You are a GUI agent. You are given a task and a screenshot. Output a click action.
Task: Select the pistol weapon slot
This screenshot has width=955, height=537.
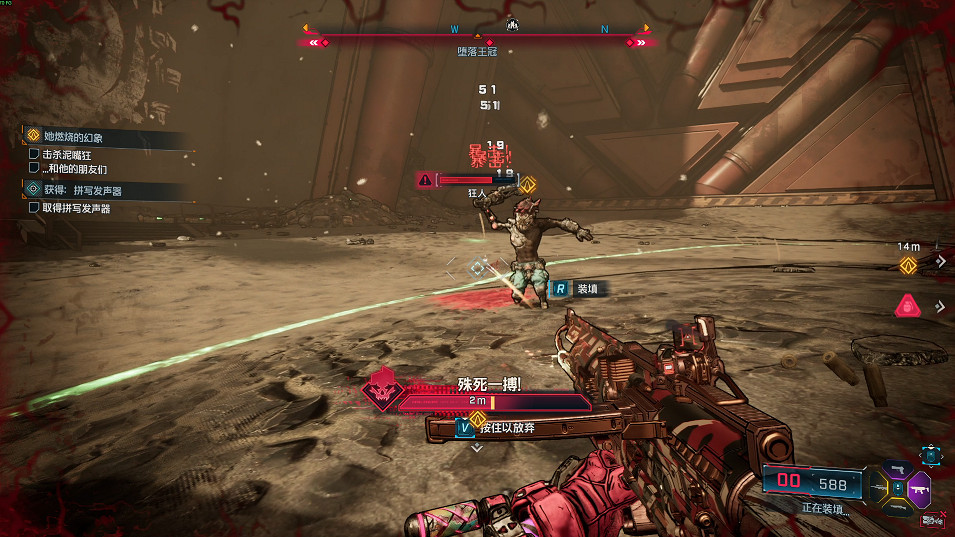pyautogui.click(x=896, y=470)
